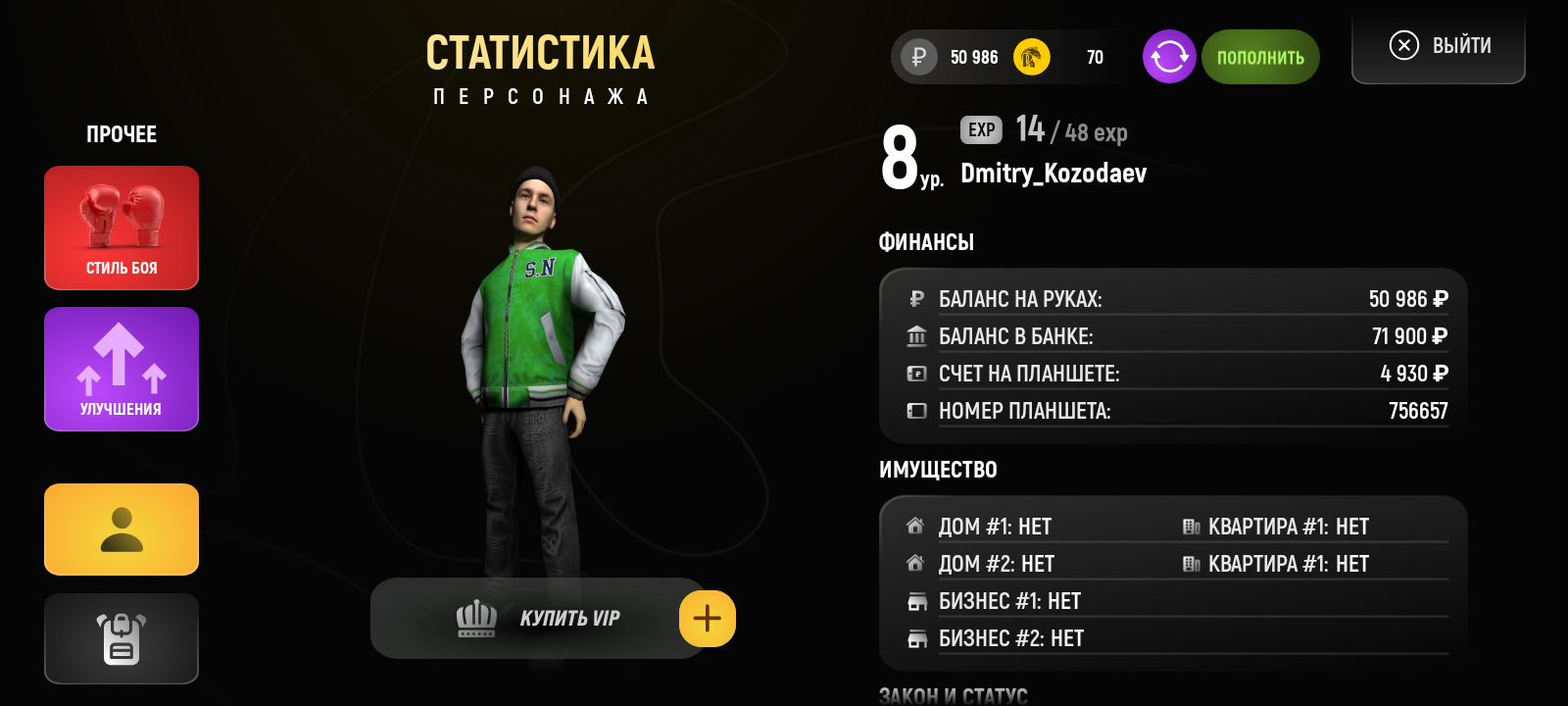Select the player name Dmitry_Kozodaev

click(x=1053, y=175)
